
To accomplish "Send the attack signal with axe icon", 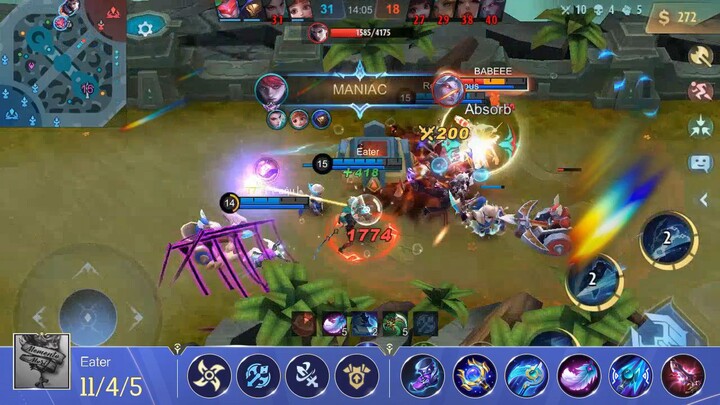I will point(700,57).
